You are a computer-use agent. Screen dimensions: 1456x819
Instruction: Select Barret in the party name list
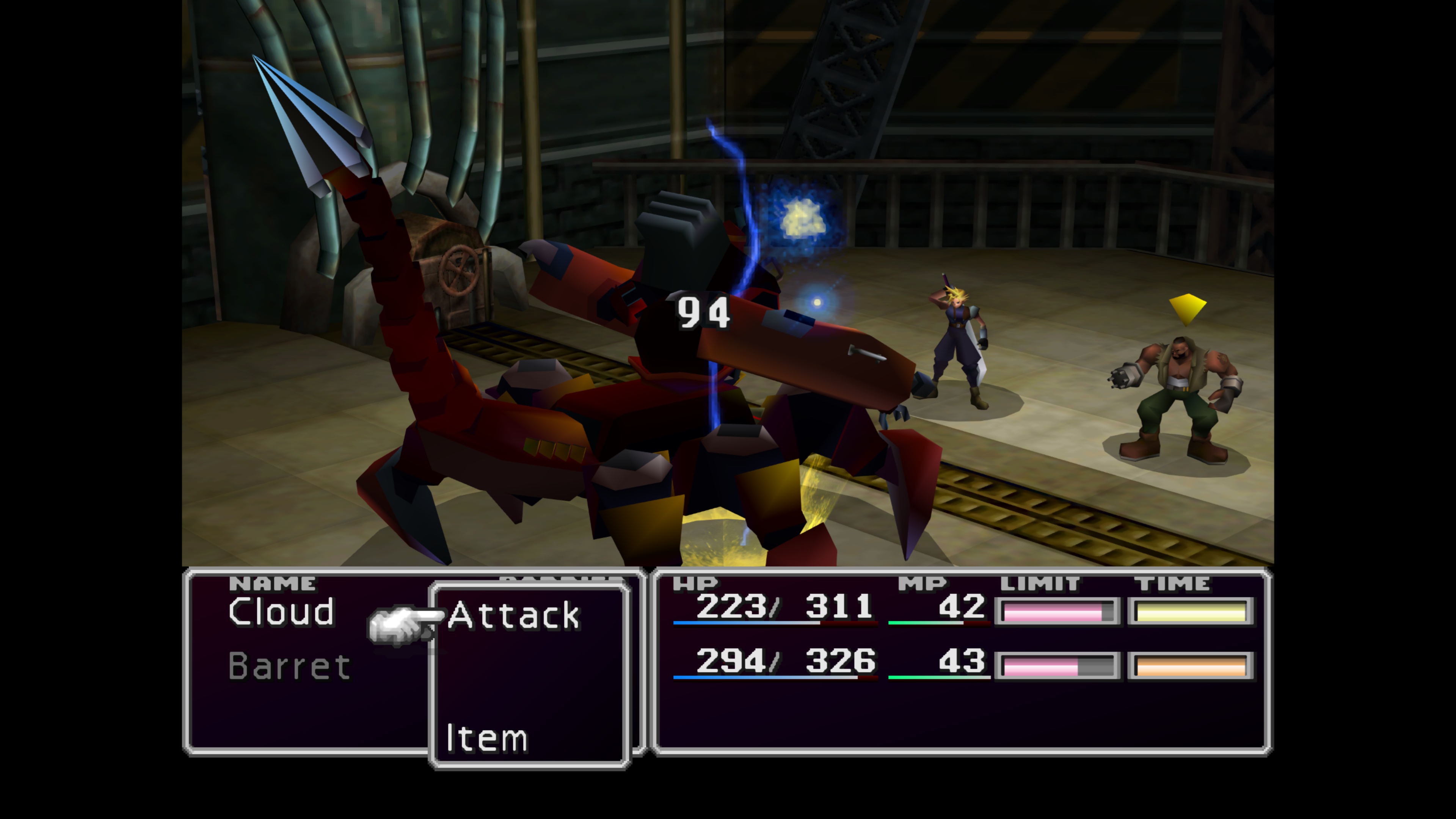click(289, 667)
